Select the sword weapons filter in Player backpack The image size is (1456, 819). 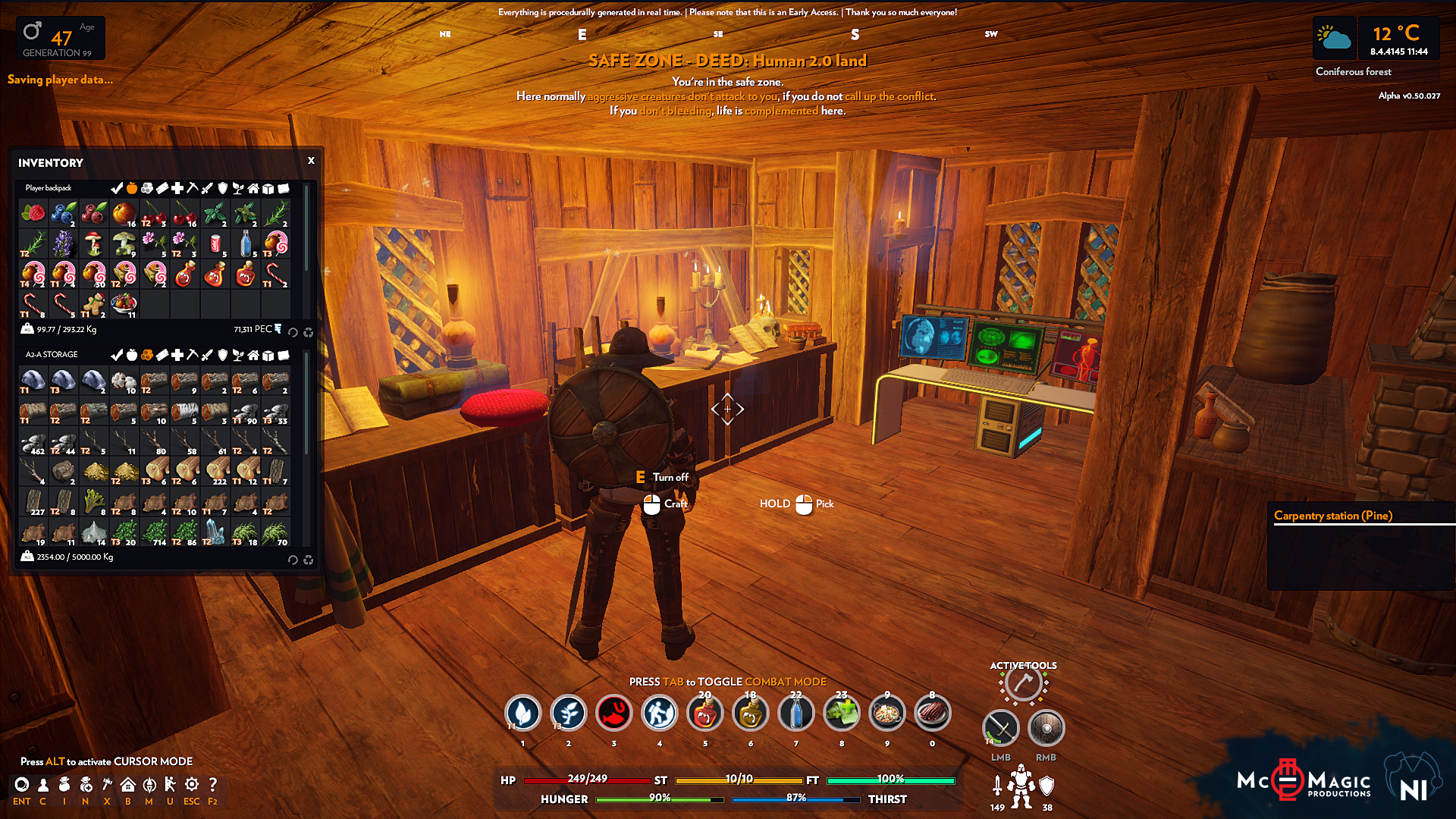point(206,187)
